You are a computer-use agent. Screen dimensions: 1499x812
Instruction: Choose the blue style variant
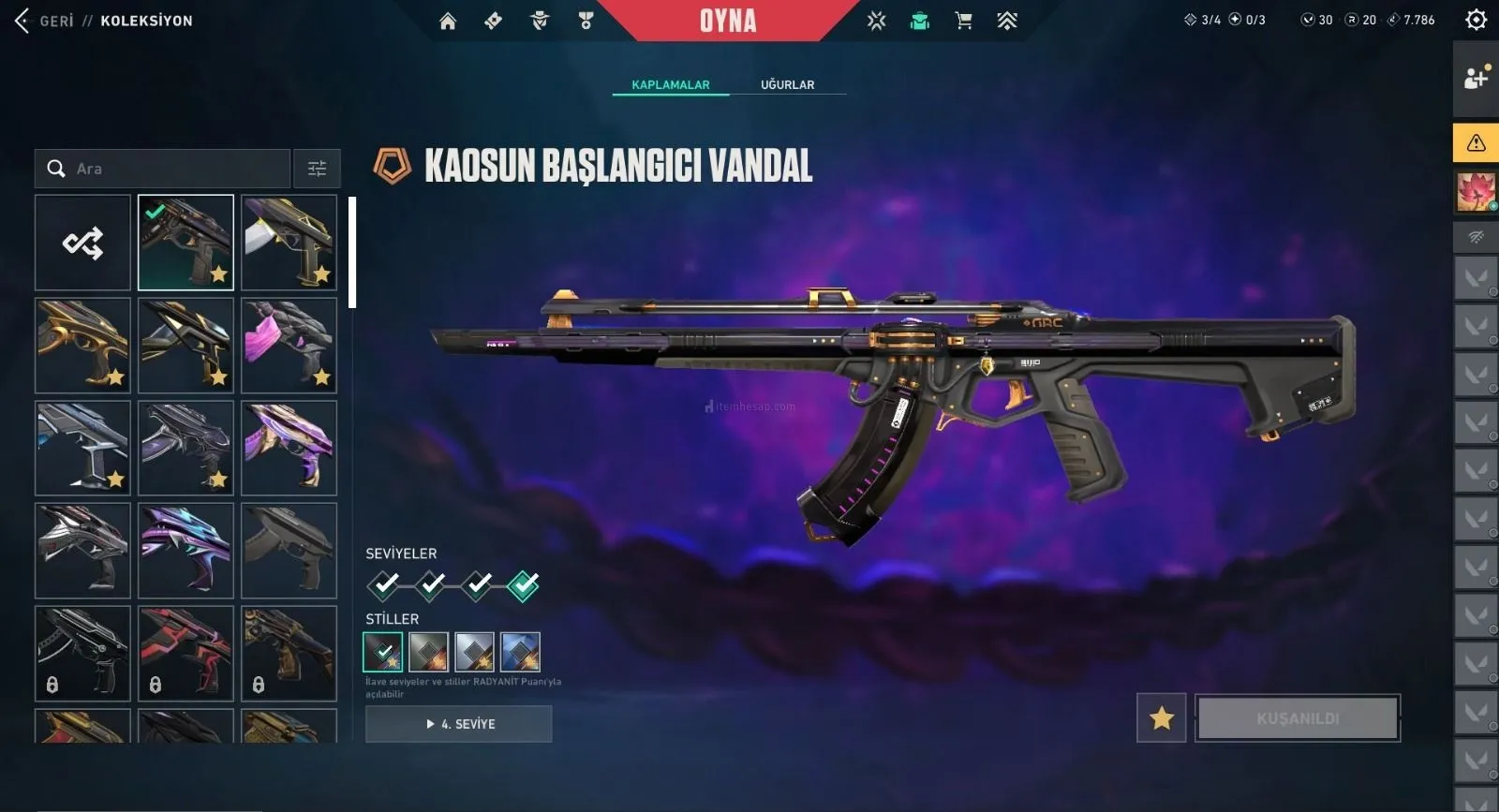(x=520, y=652)
